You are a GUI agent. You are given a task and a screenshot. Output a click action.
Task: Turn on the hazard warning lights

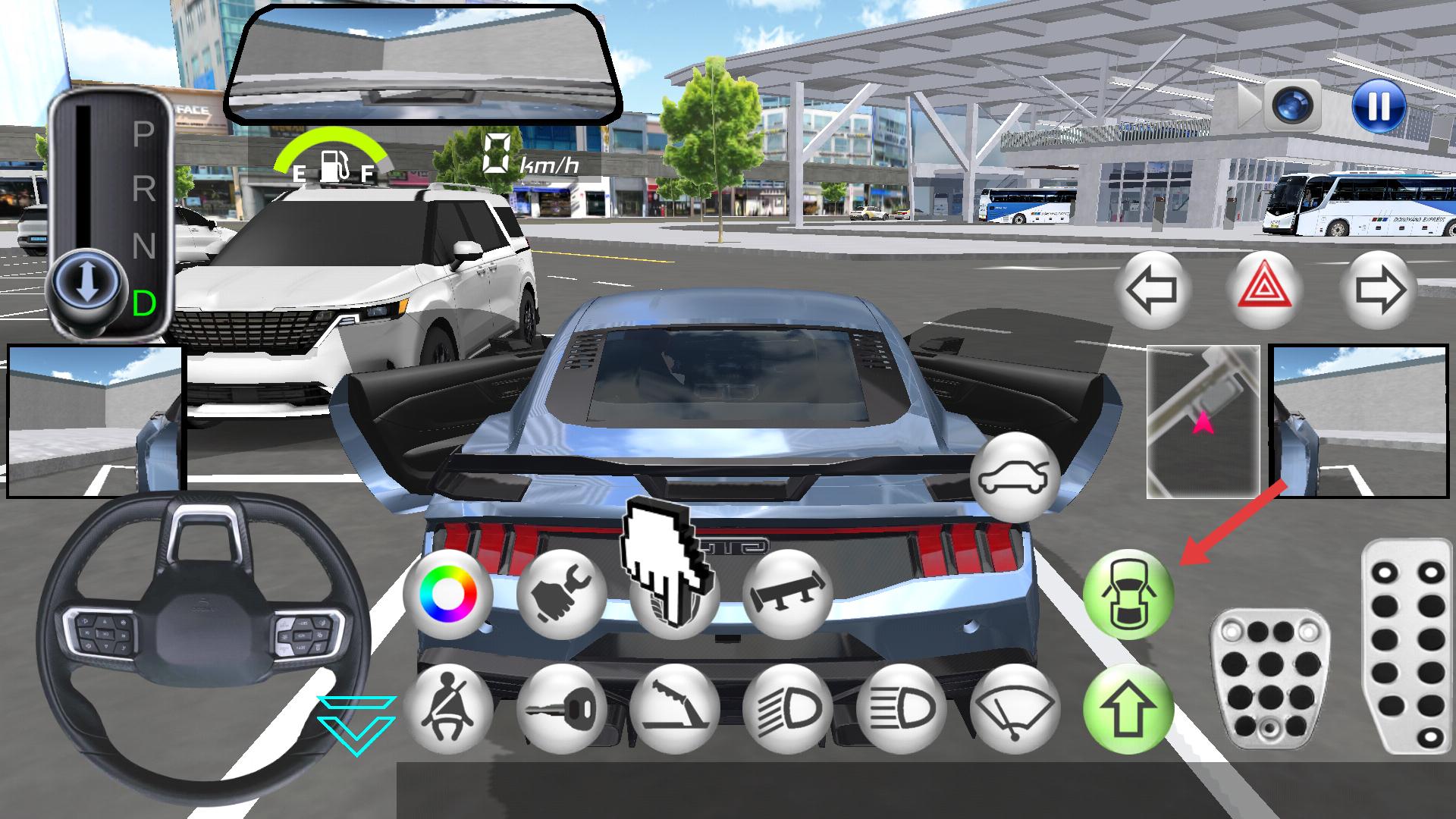1265,290
